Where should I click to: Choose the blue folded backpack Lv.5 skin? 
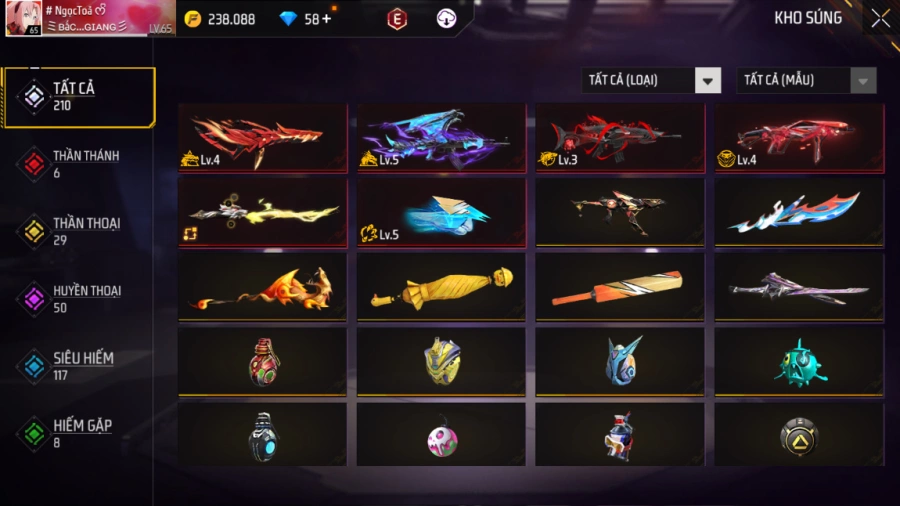click(x=441, y=212)
